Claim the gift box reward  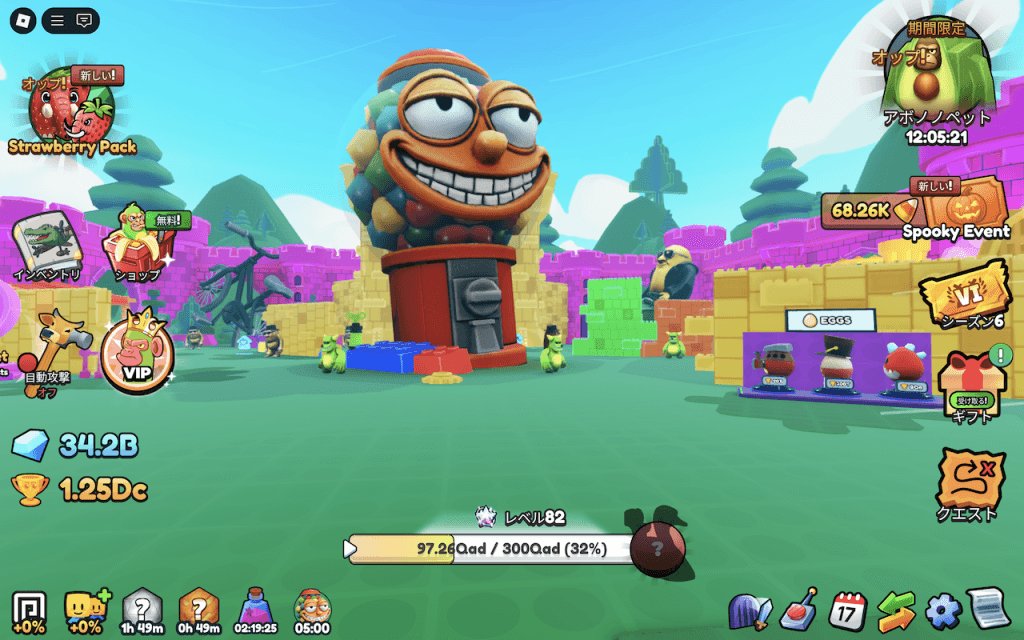coord(972,385)
